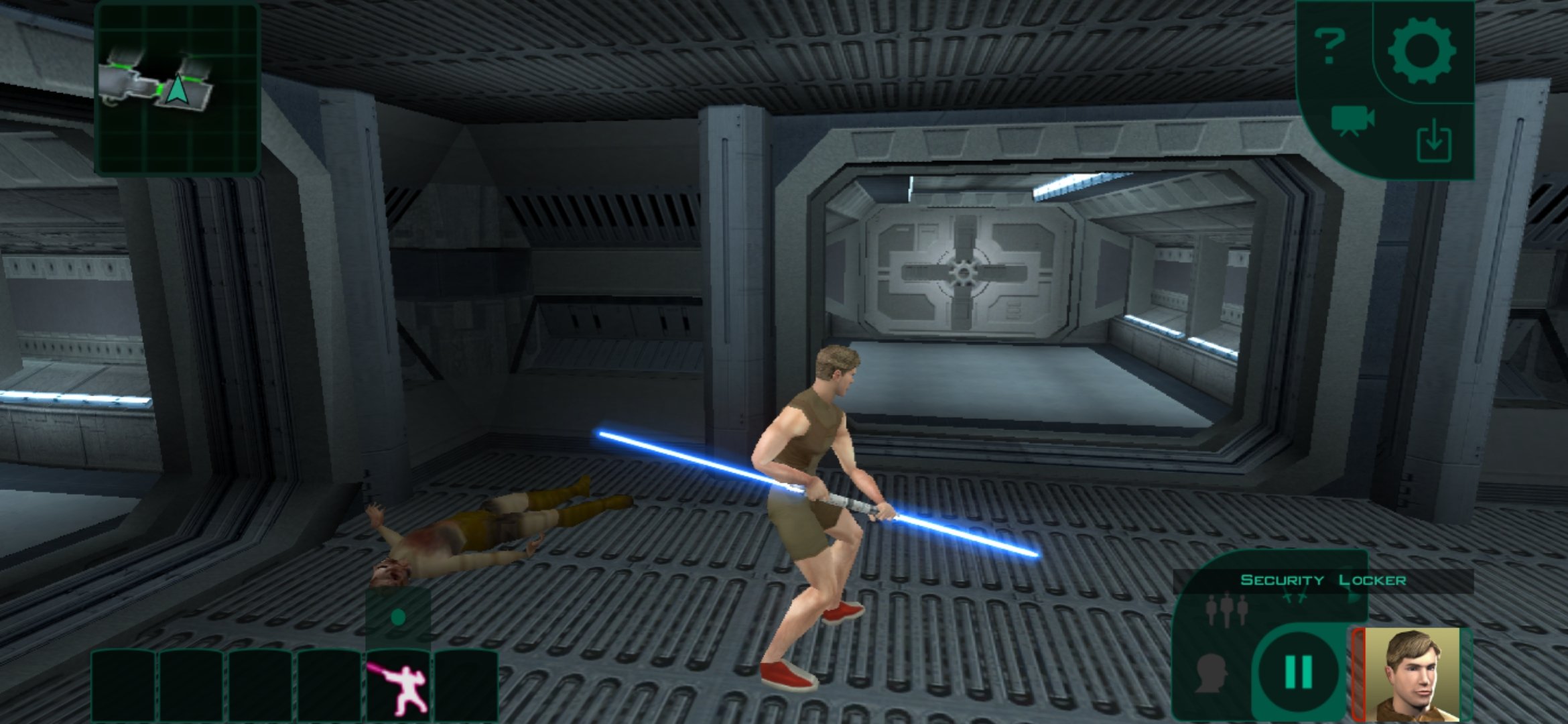
Task: Tap the green dot tab above the attack slot
Action: click(399, 617)
